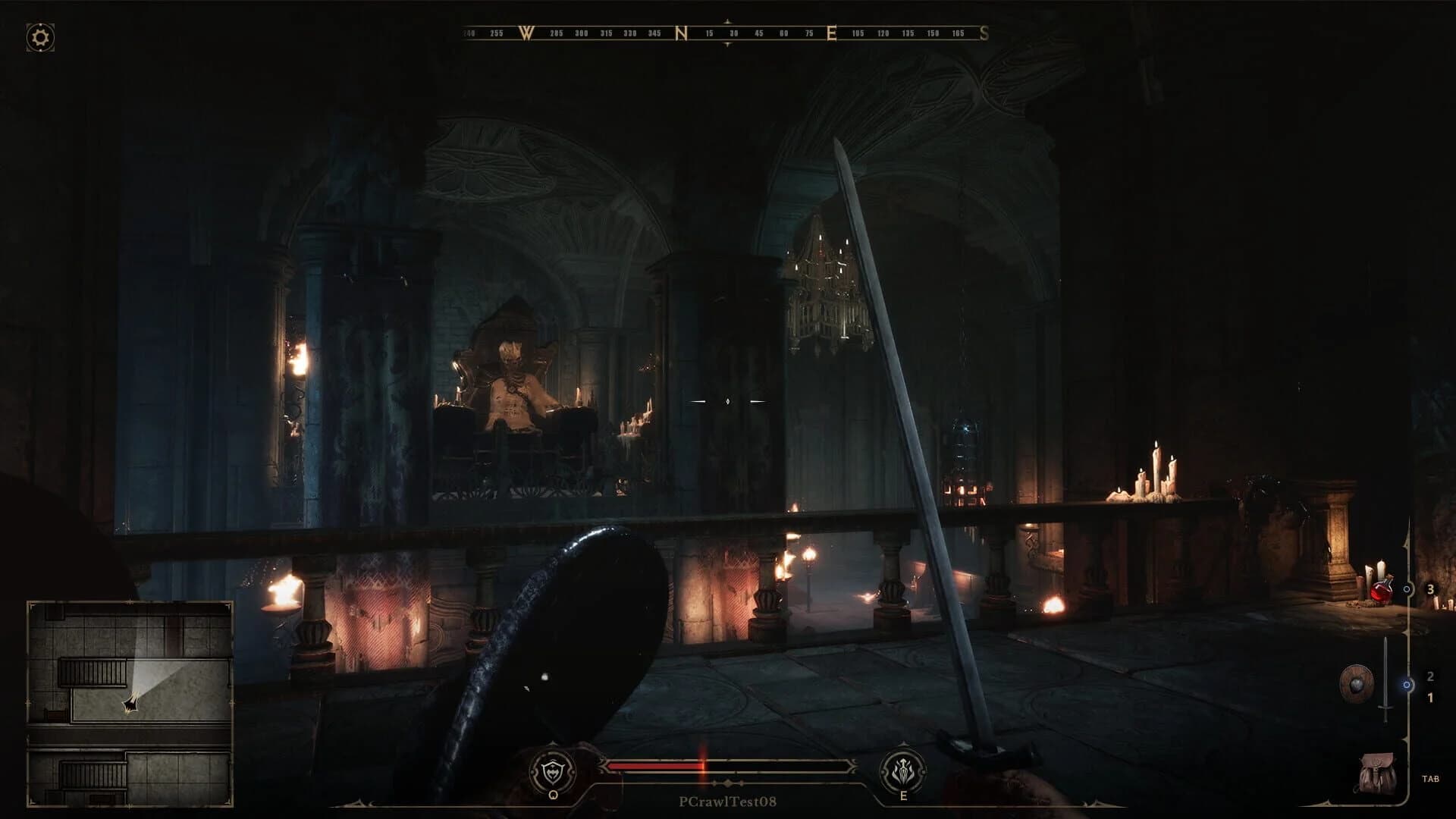
Task: Click the crosshair at screen center
Action: tap(728, 402)
